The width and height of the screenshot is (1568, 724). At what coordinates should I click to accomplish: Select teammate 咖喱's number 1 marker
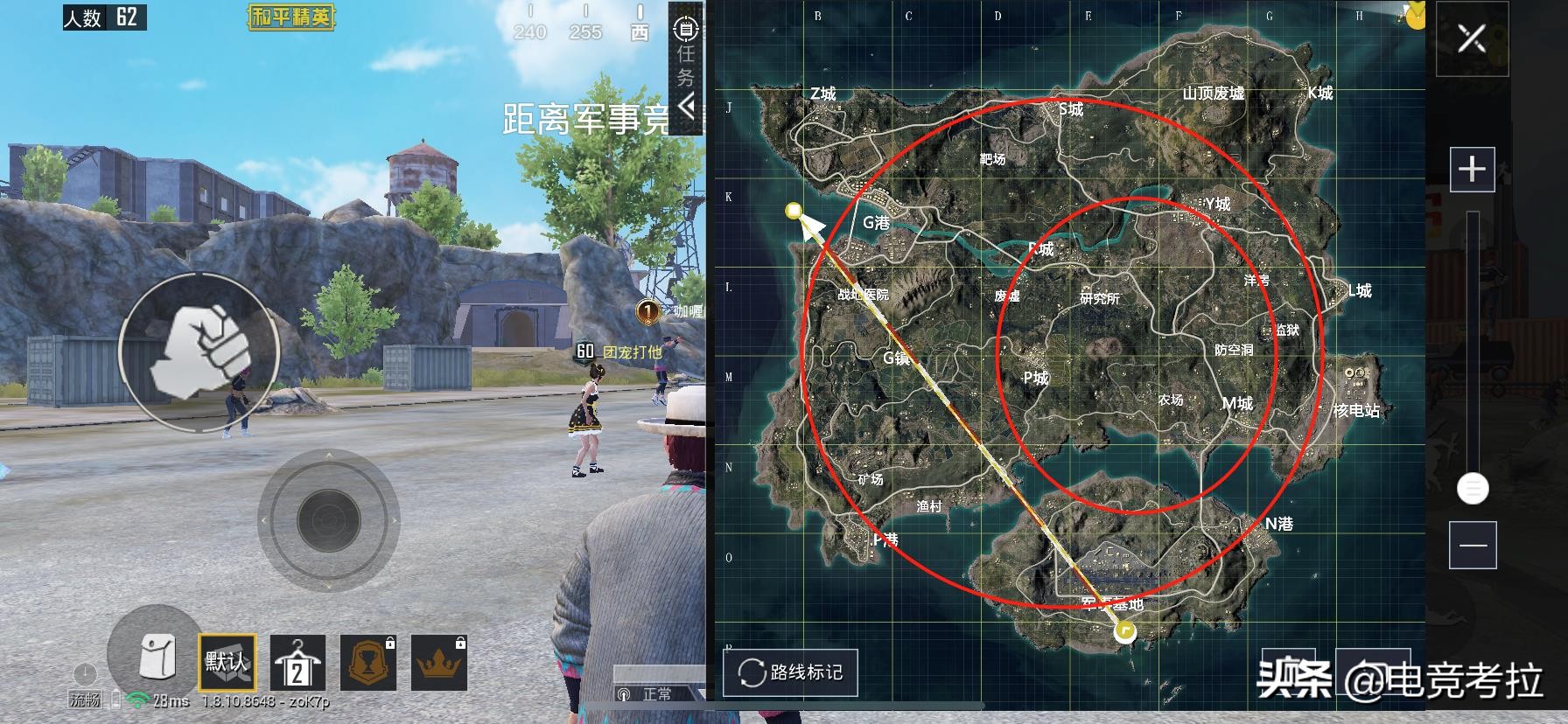[647, 312]
